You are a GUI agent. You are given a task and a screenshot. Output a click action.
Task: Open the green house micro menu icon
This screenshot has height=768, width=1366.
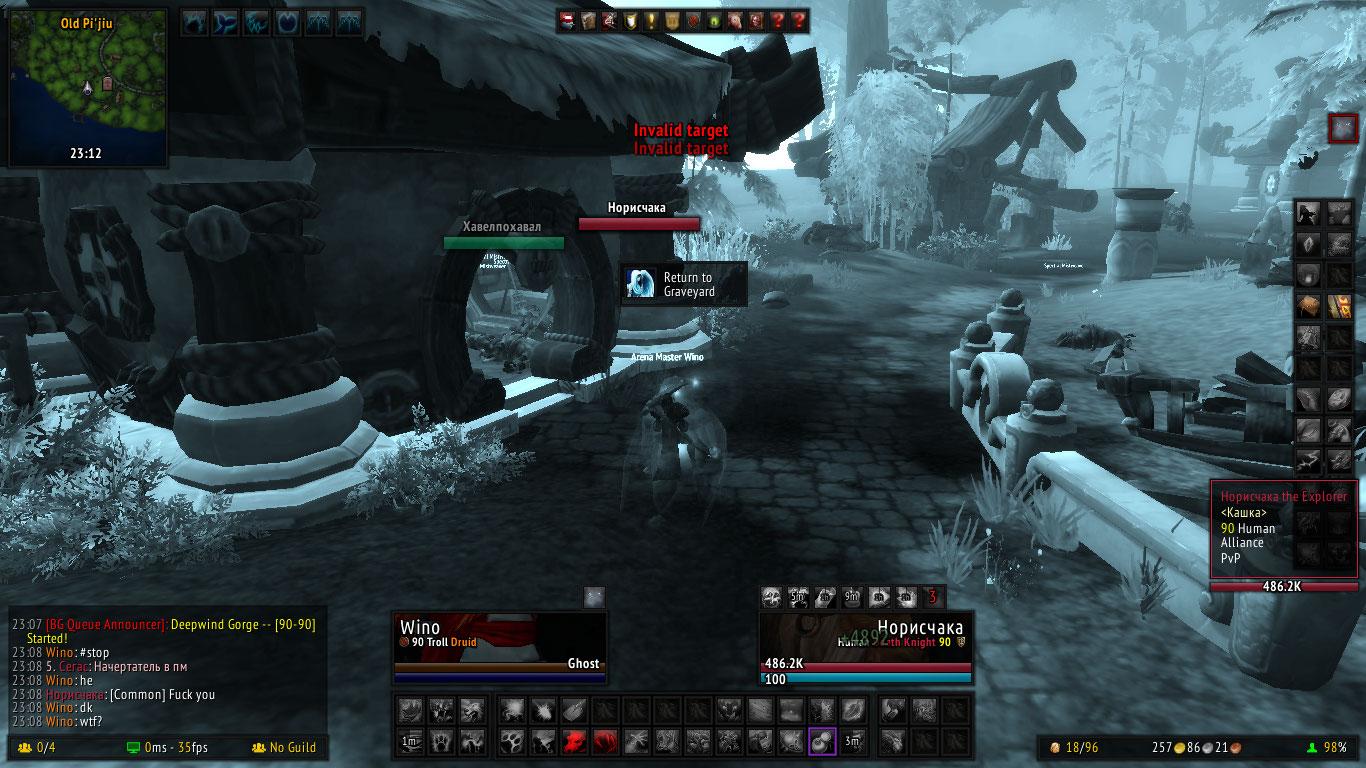pyautogui.click(x=714, y=20)
